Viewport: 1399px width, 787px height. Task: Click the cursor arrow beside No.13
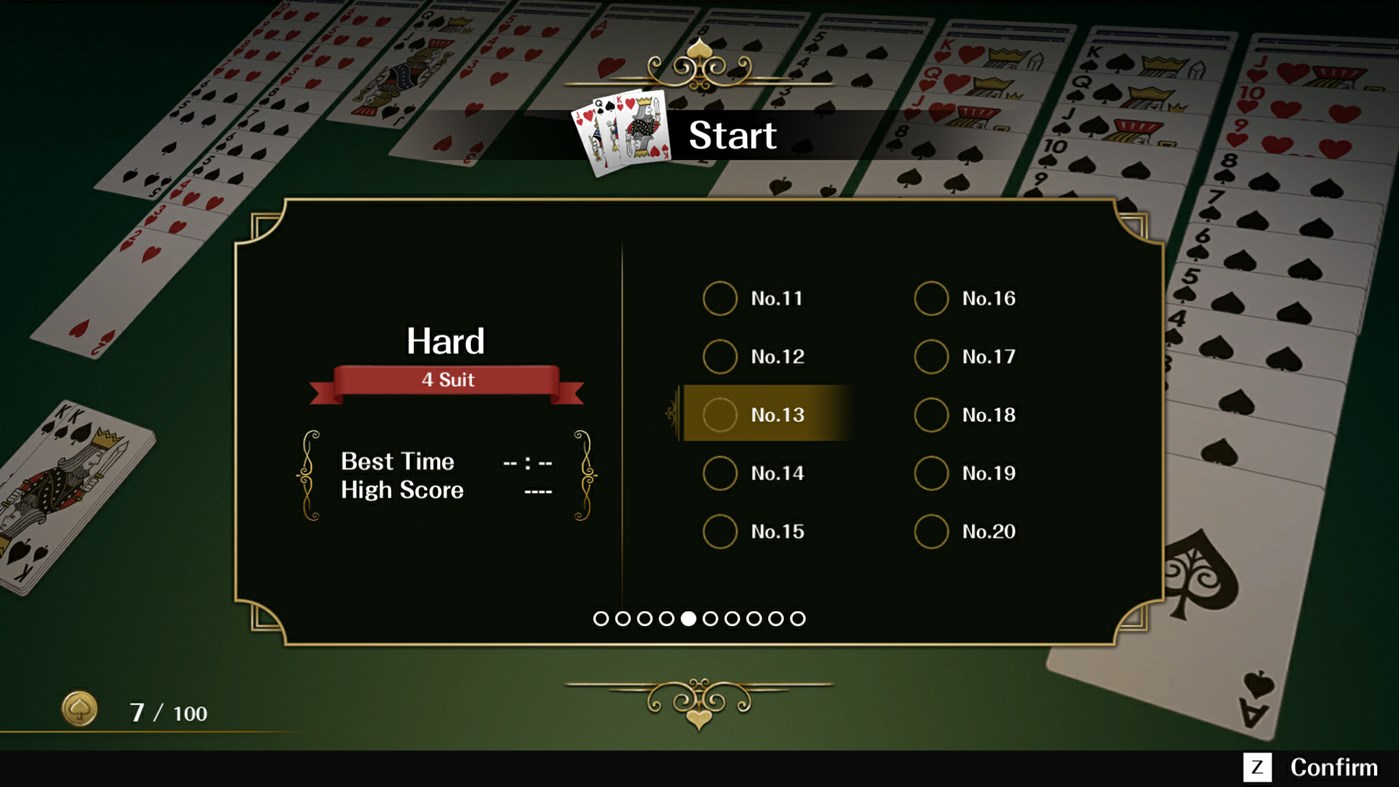click(670, 414)
